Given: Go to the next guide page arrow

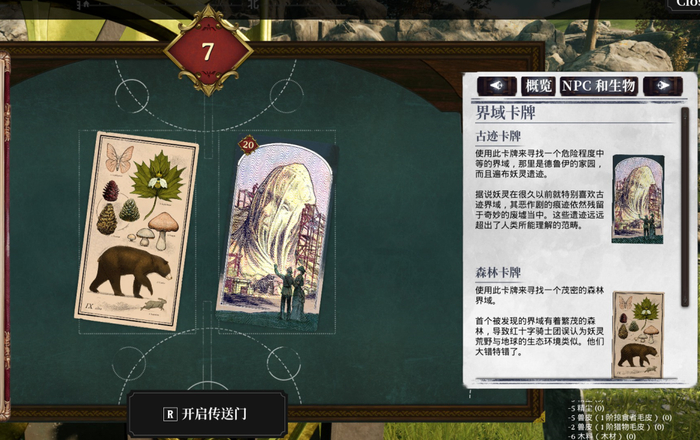Looking at the screenshot, I should pyautogui.click(x=662, y=86).
